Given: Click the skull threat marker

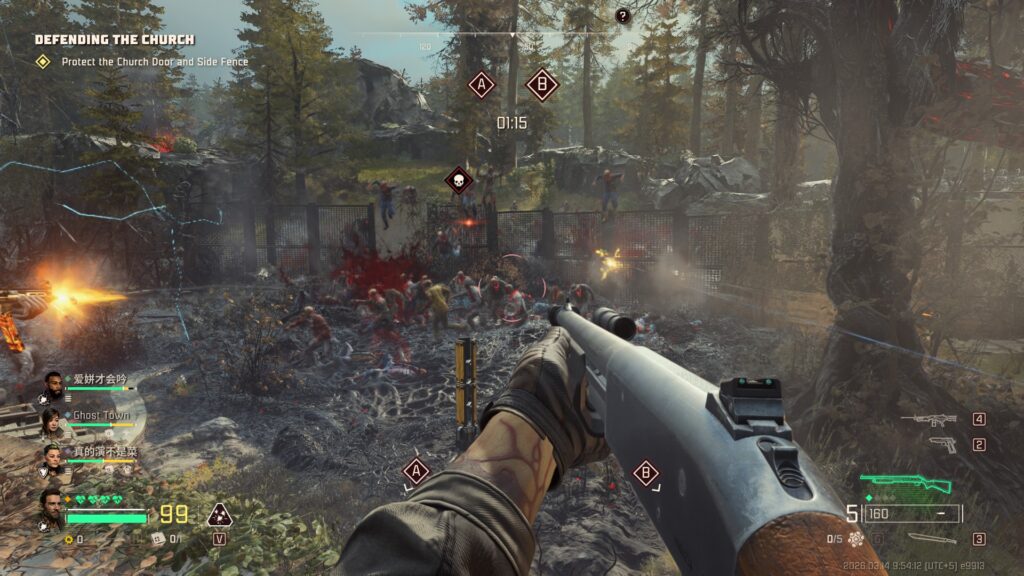Looking at the screenshot, I should pos(458,181).
